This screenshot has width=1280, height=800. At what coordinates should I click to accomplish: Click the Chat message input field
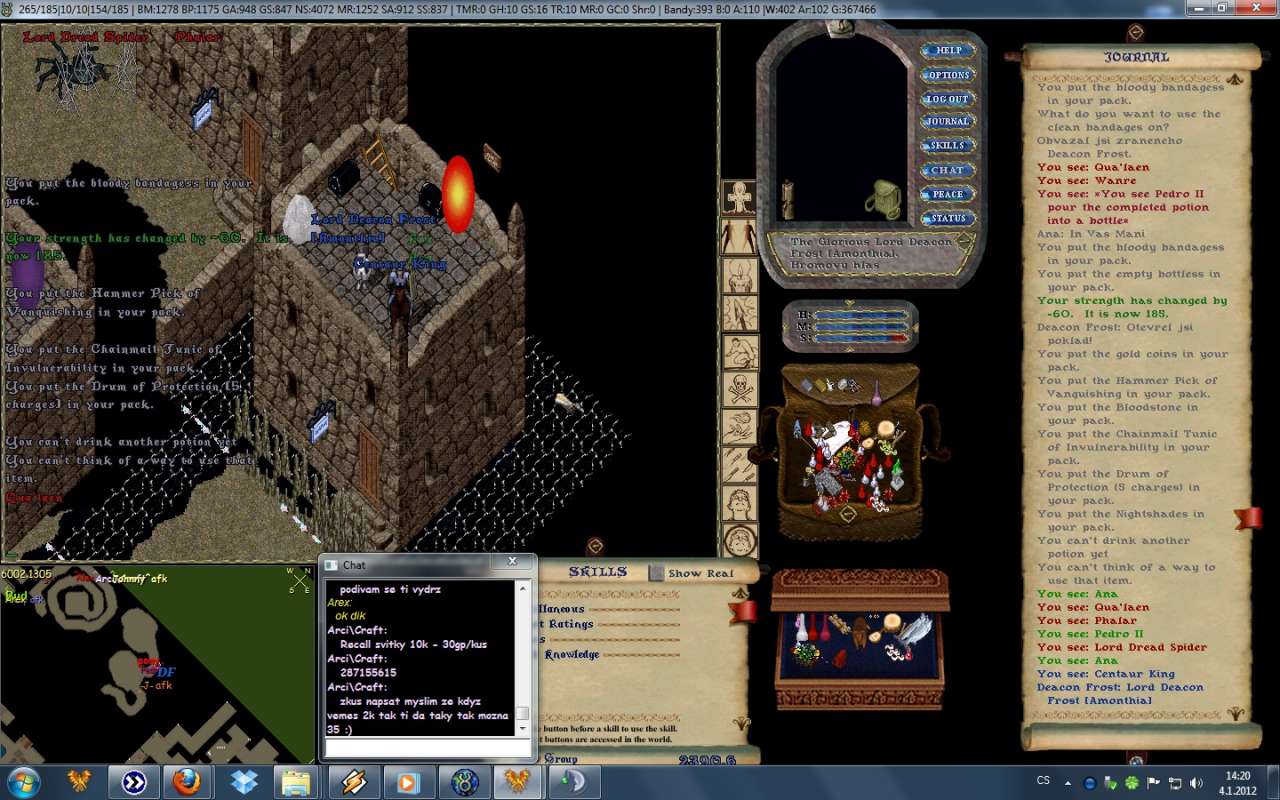point(426,748)
